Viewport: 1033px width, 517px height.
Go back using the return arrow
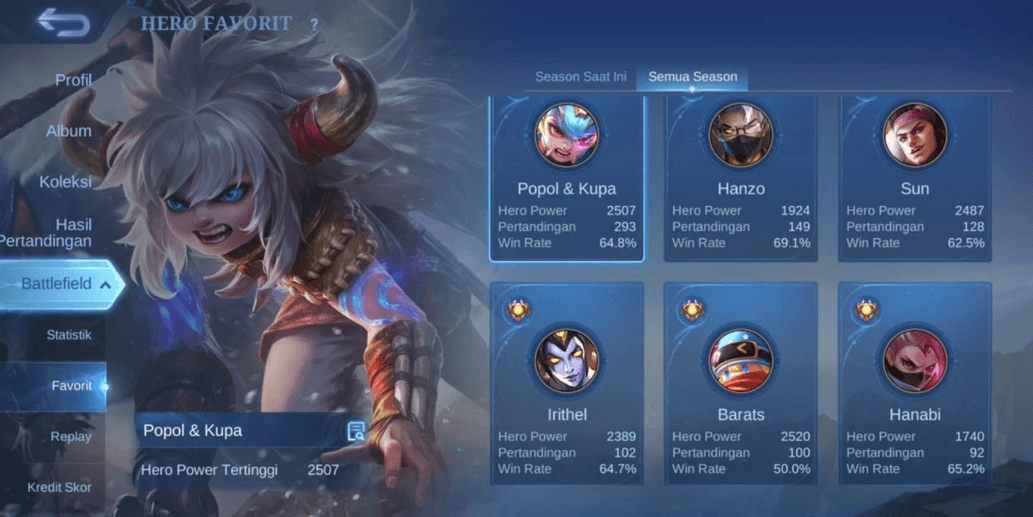(x=62, y=22)
